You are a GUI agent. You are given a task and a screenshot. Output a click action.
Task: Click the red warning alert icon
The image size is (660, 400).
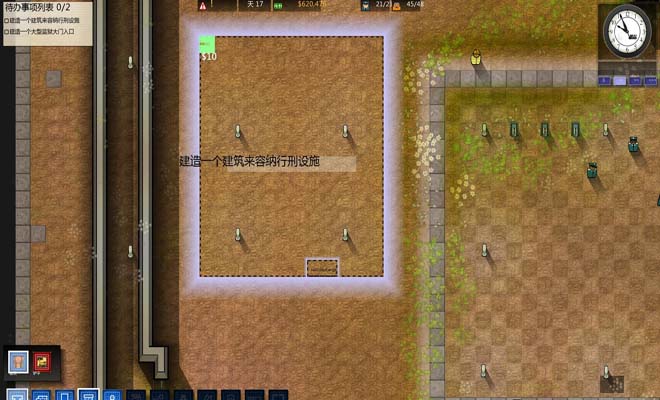click(x=203, y=5)
